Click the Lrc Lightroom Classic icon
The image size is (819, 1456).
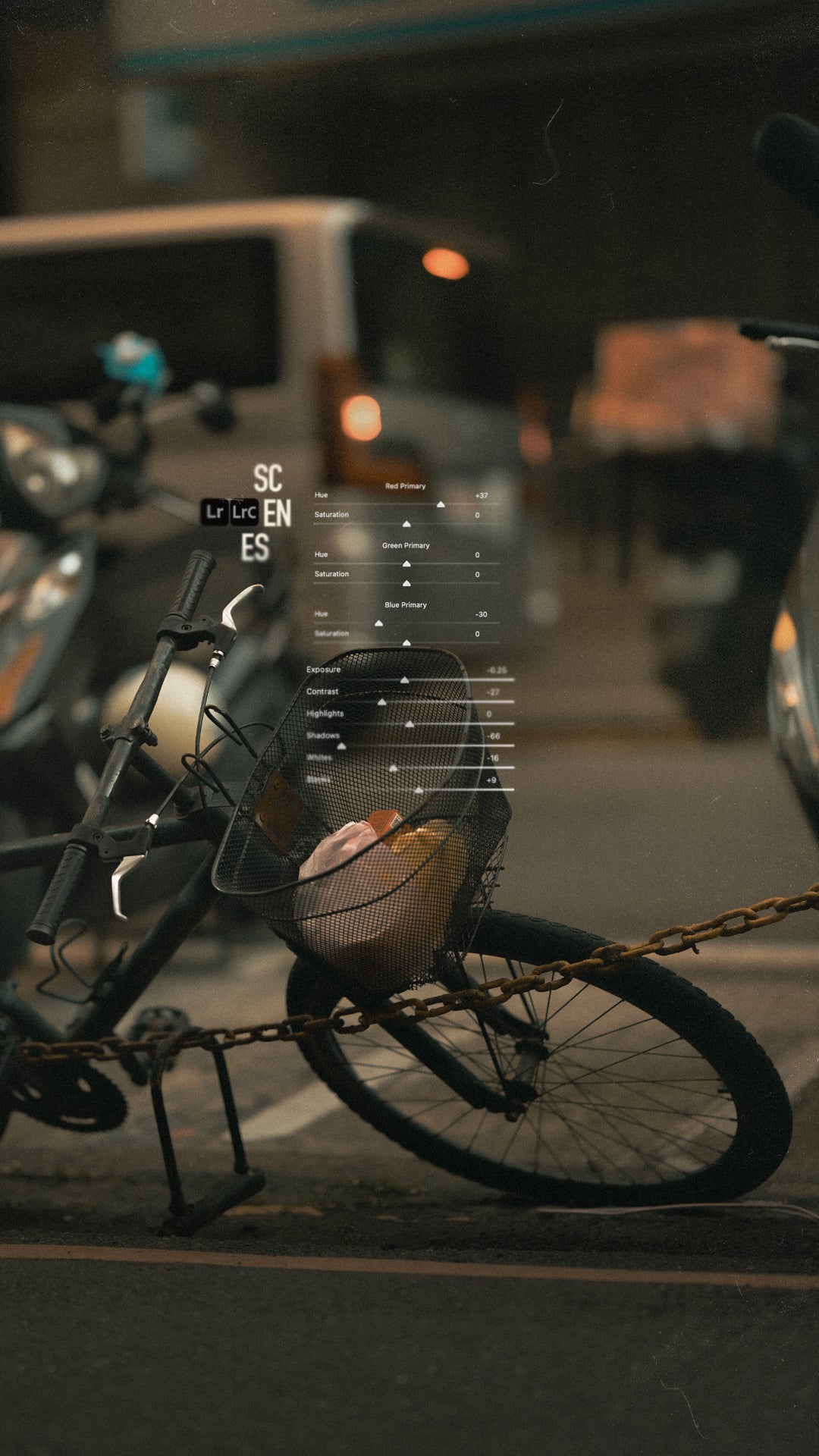[244, 512]
